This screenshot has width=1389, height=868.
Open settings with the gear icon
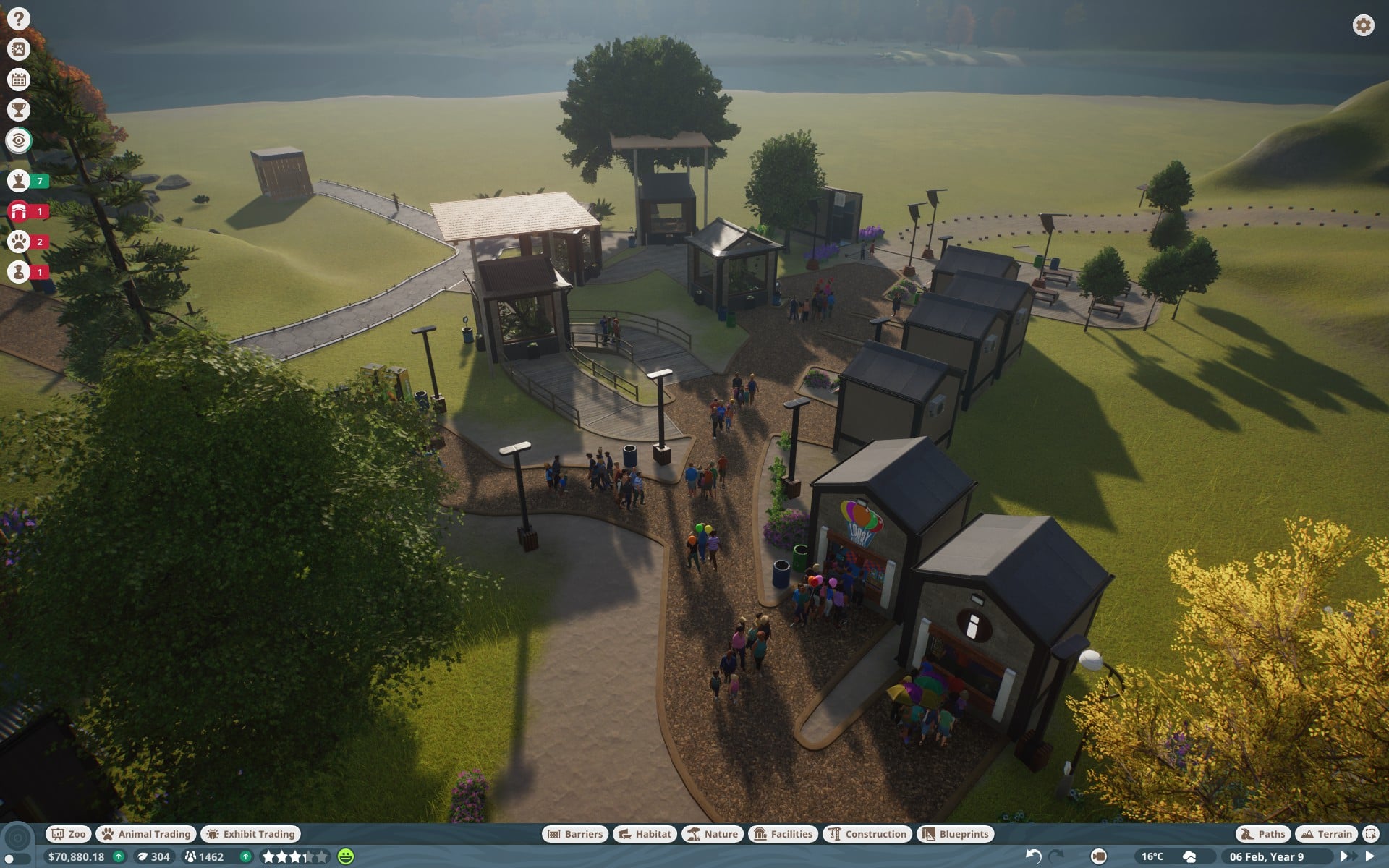point(1363,25)
